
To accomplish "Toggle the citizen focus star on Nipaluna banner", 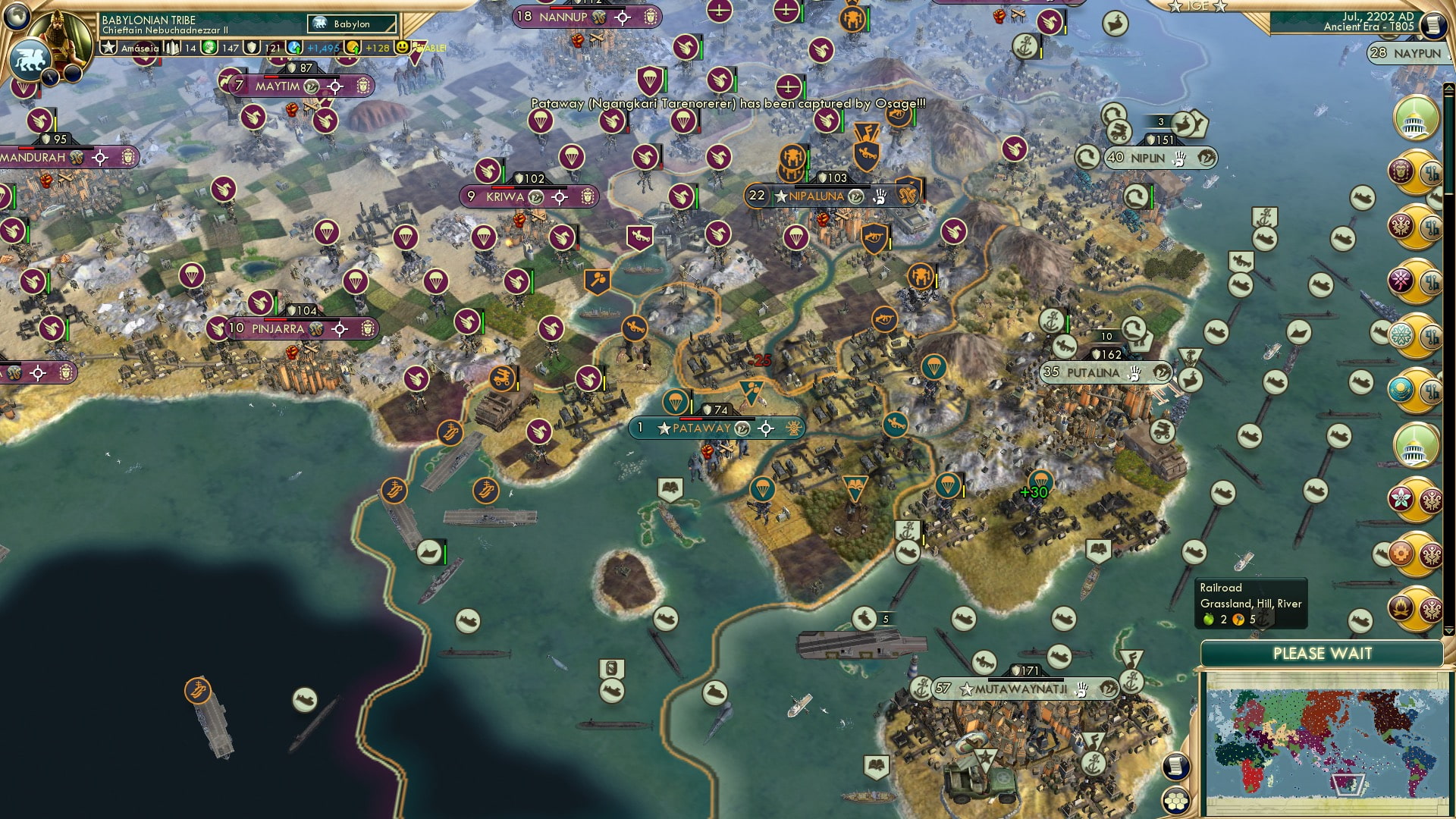I will pos(781,196).
